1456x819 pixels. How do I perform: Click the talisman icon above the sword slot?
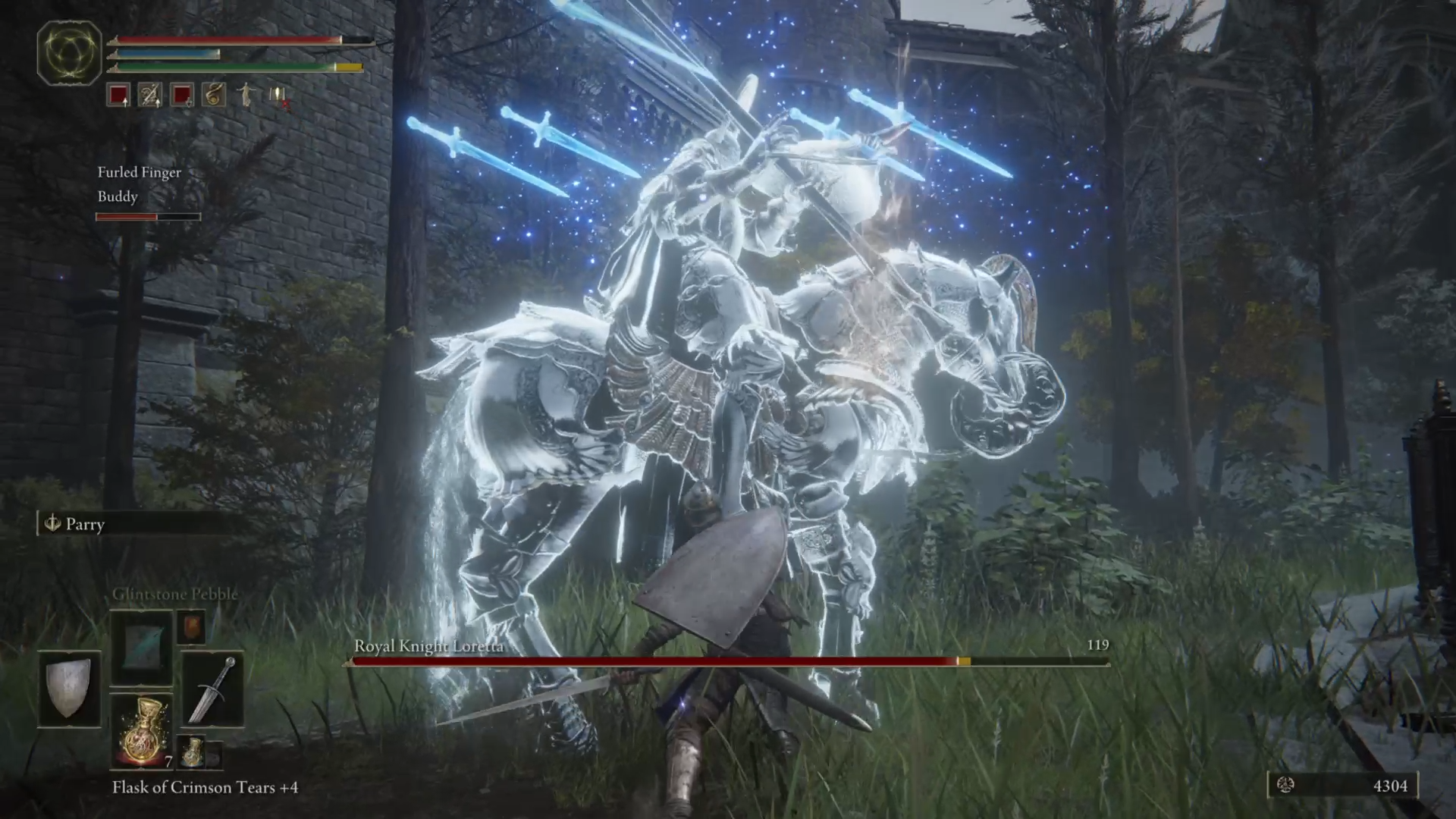pos(192,628)
